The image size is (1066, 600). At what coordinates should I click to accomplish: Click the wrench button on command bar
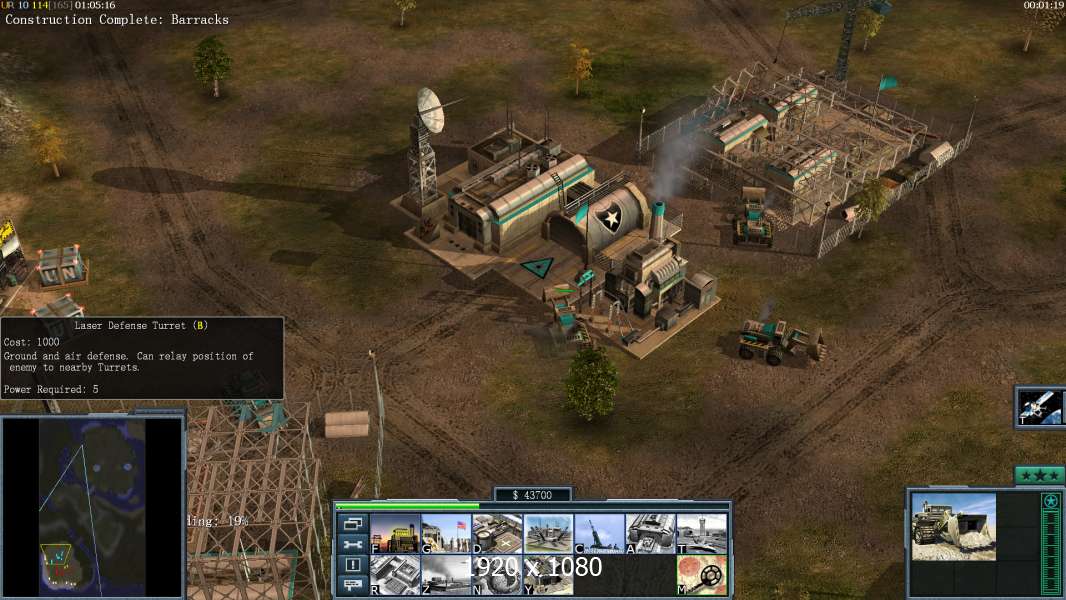tap(352, 544)
